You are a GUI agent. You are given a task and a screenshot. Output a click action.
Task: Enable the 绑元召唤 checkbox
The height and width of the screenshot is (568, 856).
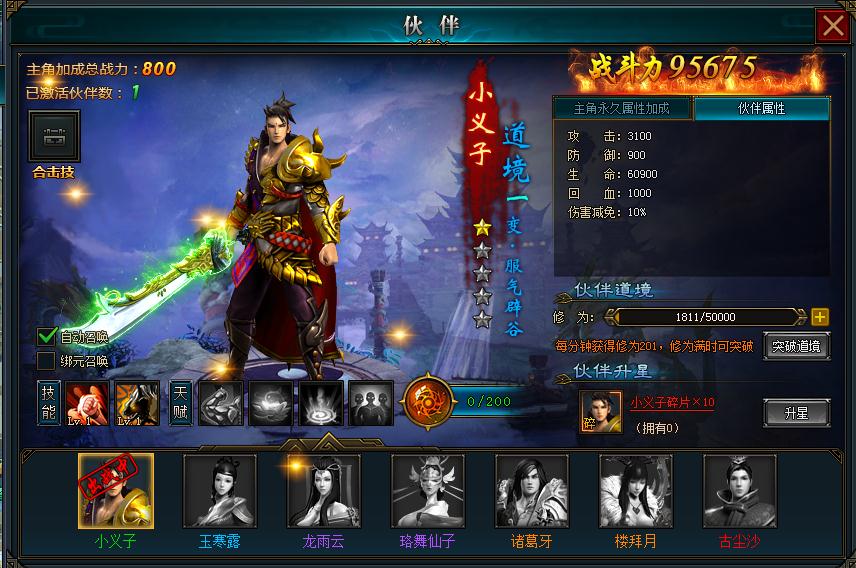click(46, 360)
